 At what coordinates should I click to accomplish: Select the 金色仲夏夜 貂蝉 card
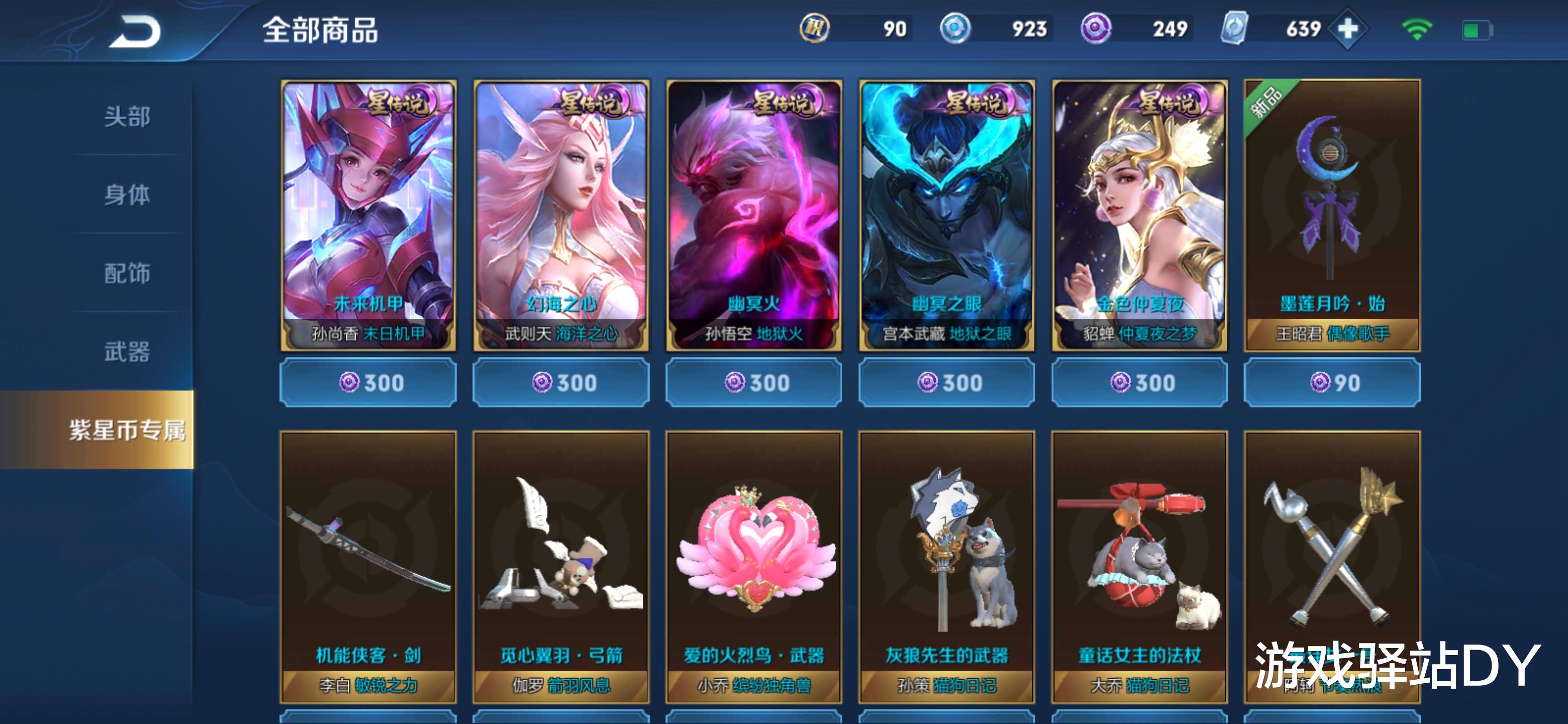1139,215
